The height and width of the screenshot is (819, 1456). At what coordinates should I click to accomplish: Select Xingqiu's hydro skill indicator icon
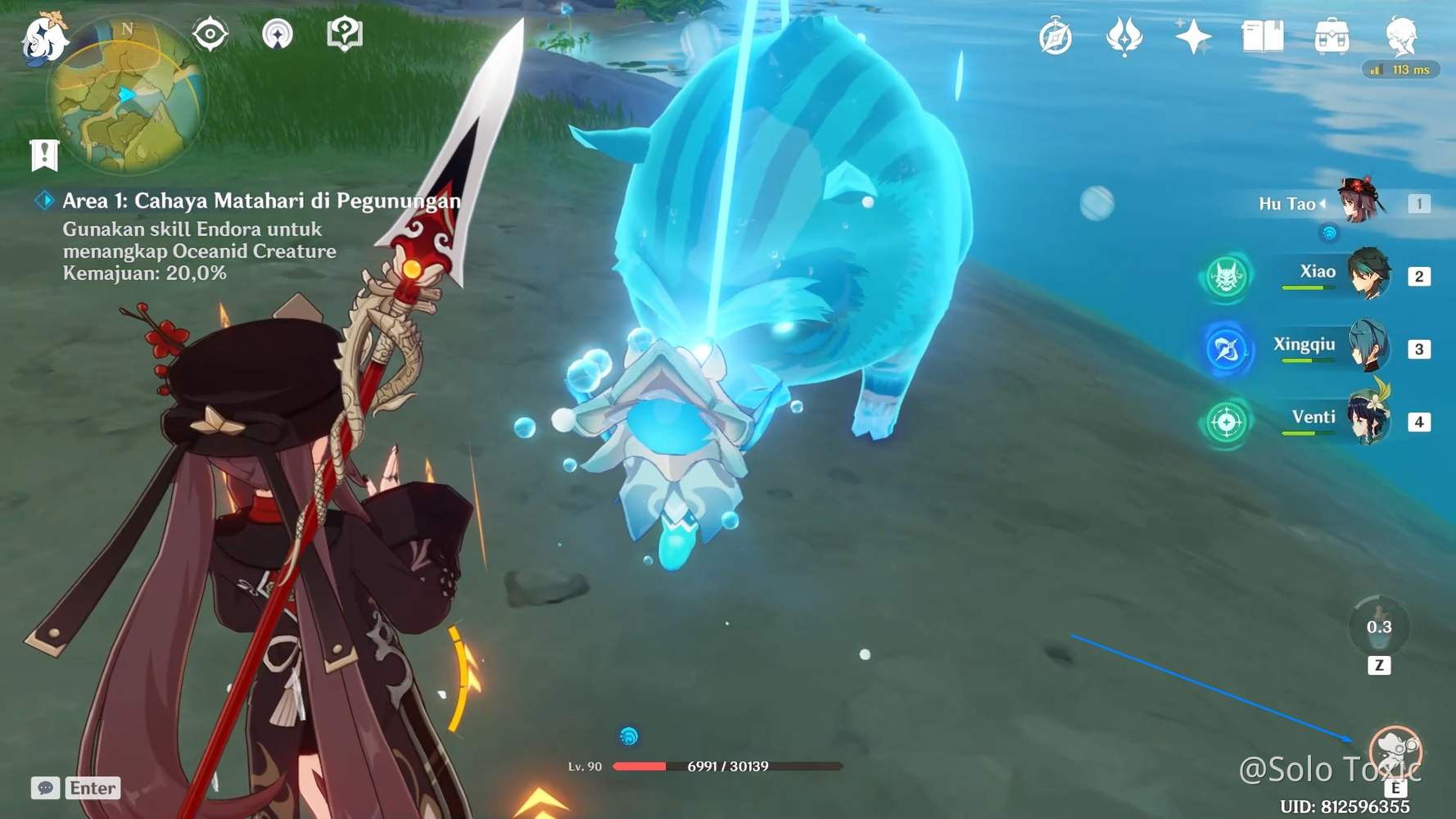click(1226, 348)
